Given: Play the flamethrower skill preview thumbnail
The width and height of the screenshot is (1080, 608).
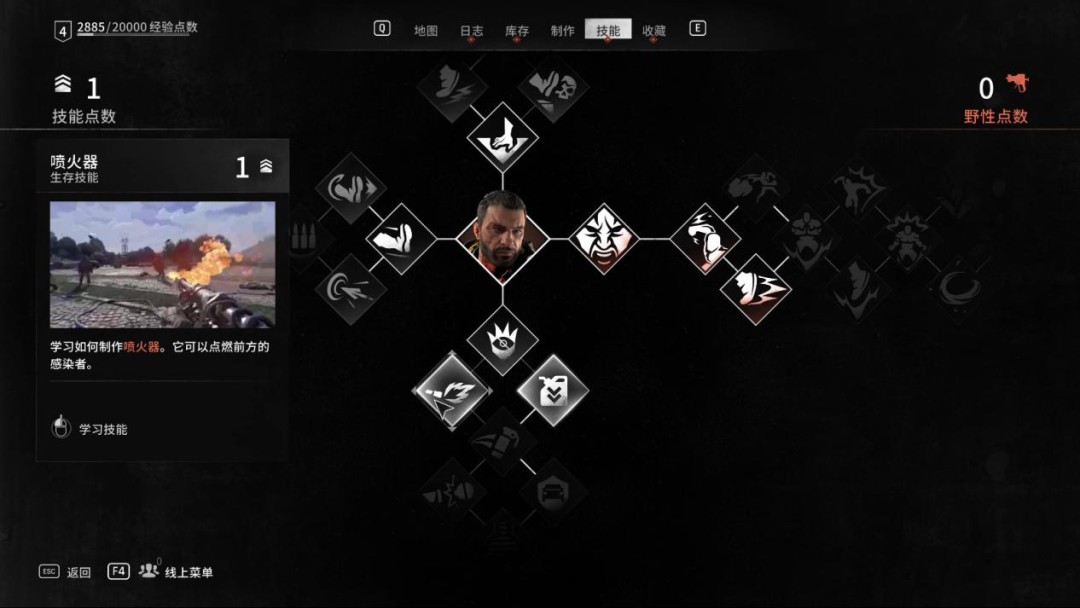Looking at the screenshot, I should pos(162,265).
